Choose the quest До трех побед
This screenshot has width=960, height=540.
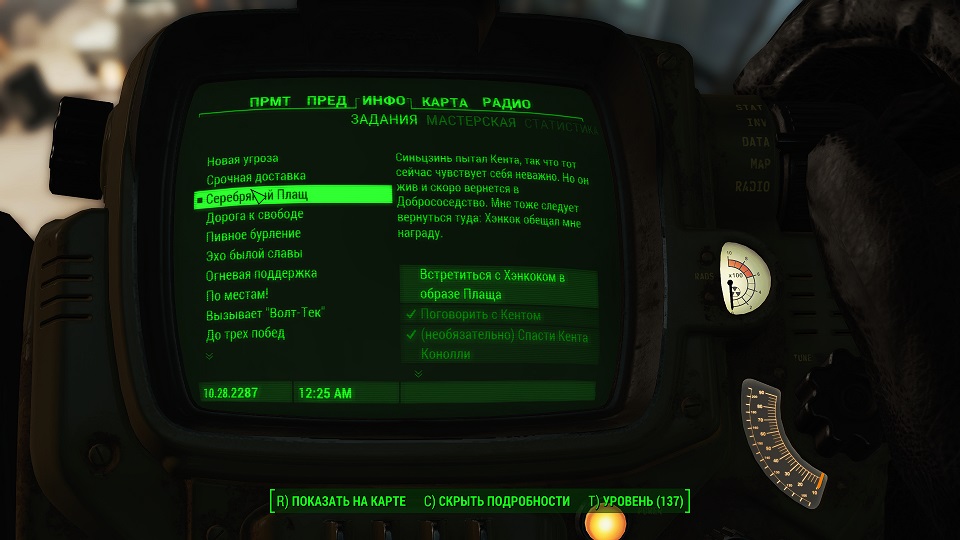[x=246, y=333]
